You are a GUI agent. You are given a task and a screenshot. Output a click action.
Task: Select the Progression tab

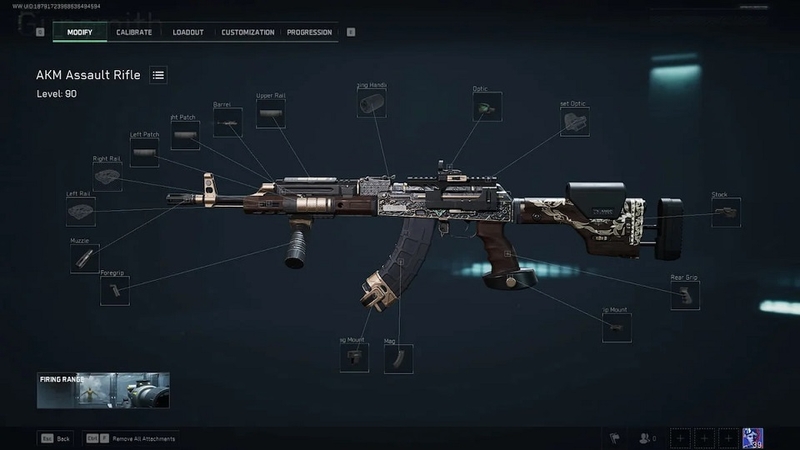point(309,32)
